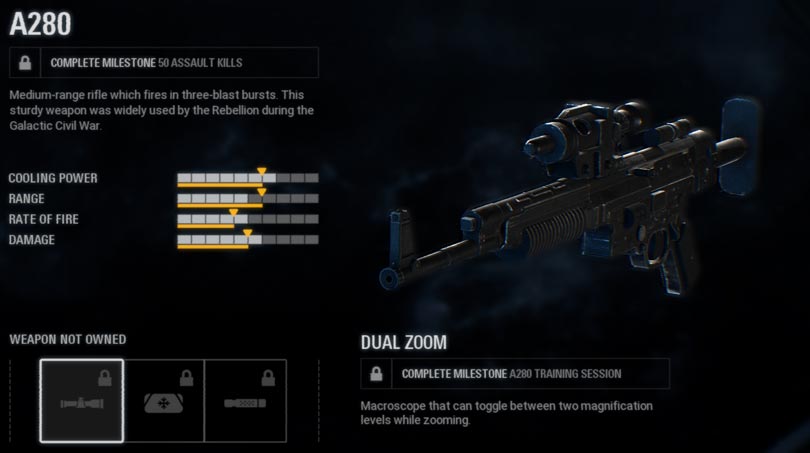Select the locked Dual Zoom scope attachment slot

pos(82,400)
